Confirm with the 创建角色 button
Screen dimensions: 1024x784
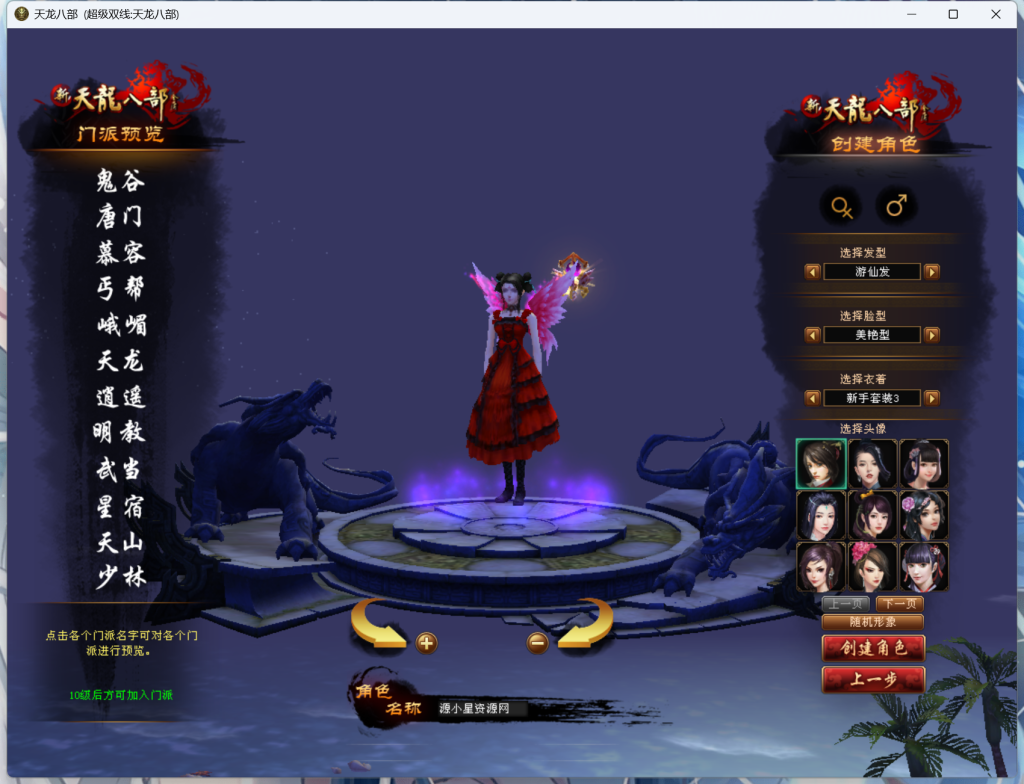[873, 648]
